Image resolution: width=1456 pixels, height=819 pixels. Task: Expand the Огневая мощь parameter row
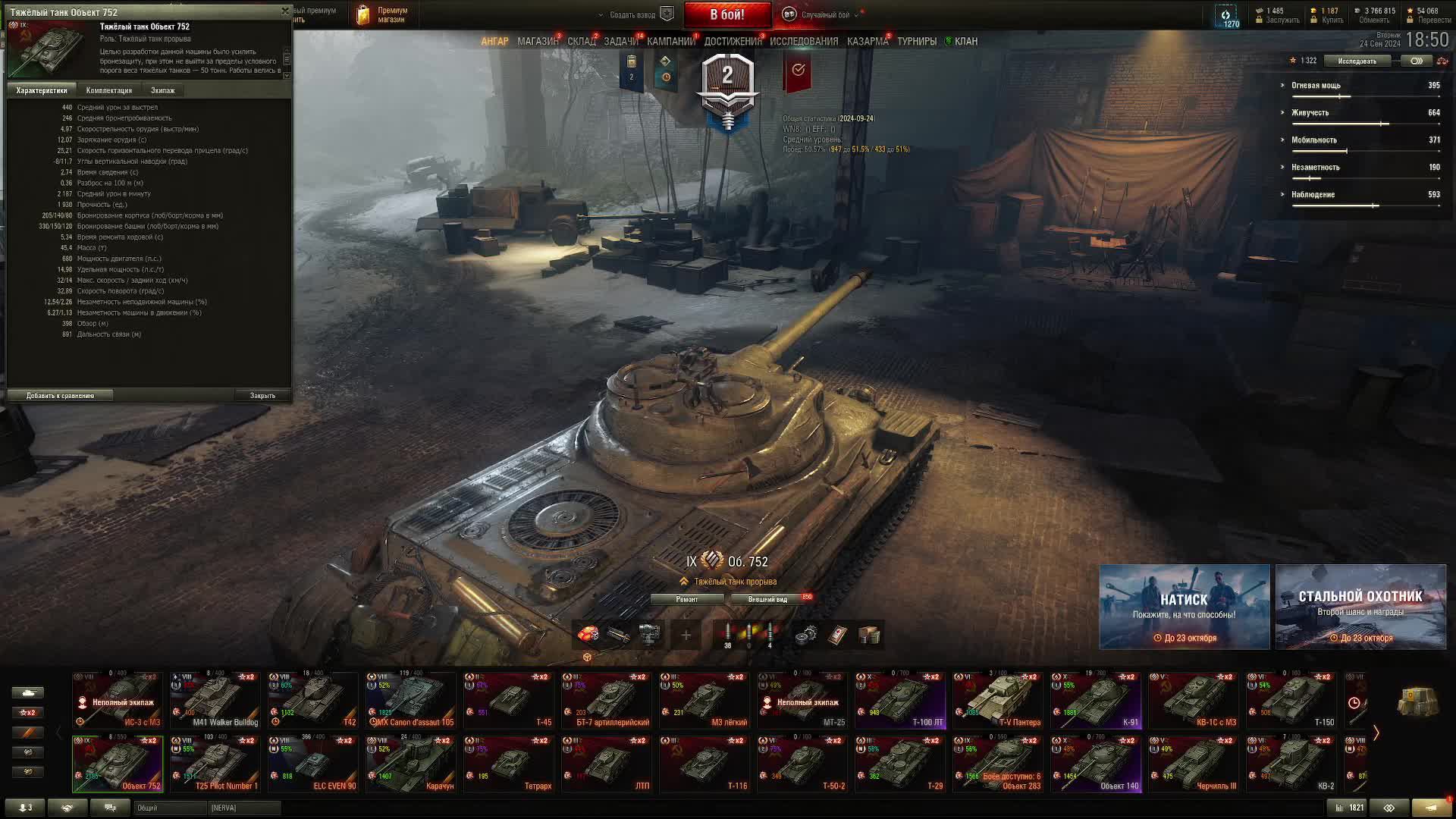(x=1316, y=86)
